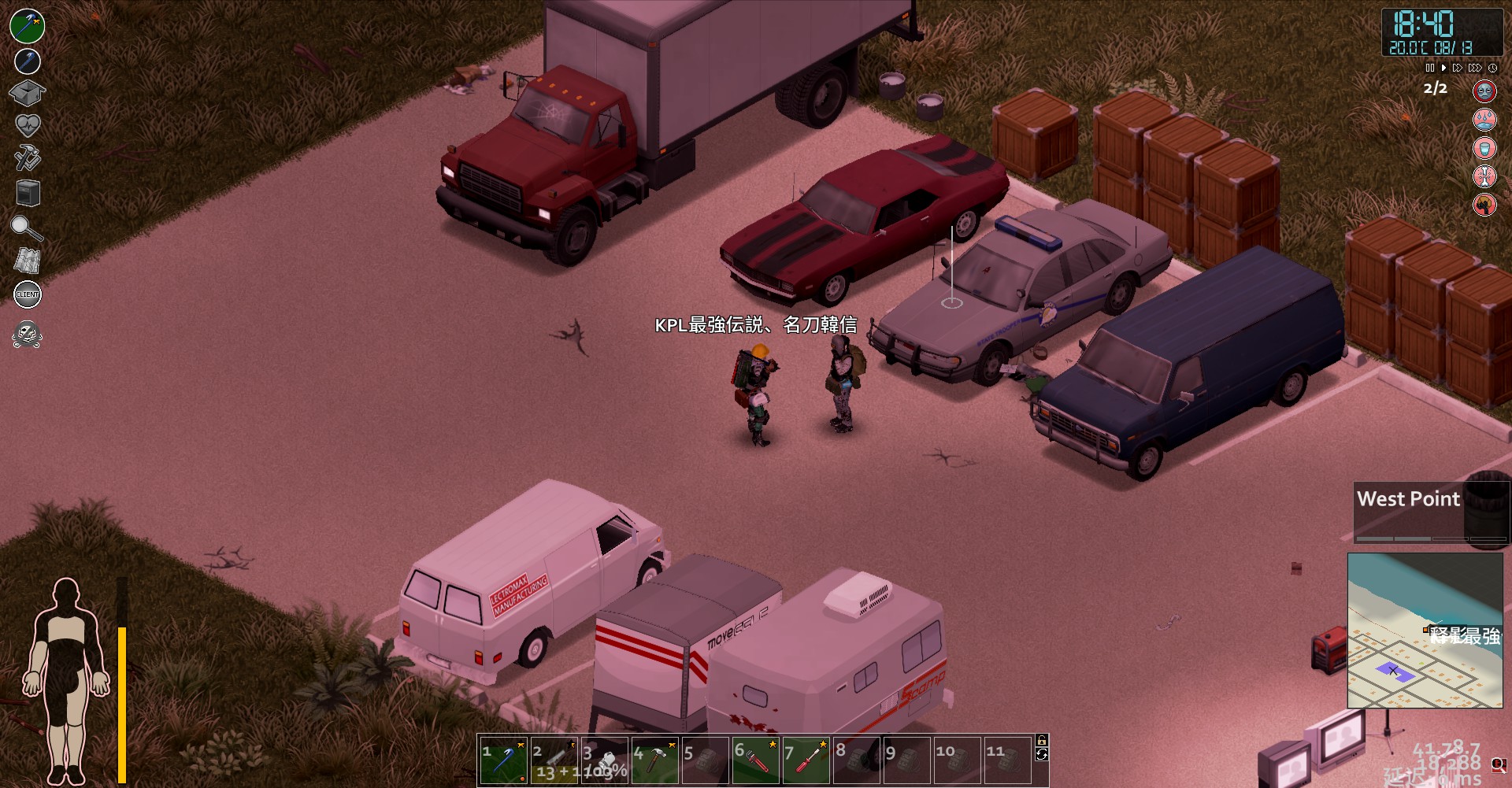Click the tired moodle icon
Viewport: 1512px width, 788px height.
(x=1484, y=91)
